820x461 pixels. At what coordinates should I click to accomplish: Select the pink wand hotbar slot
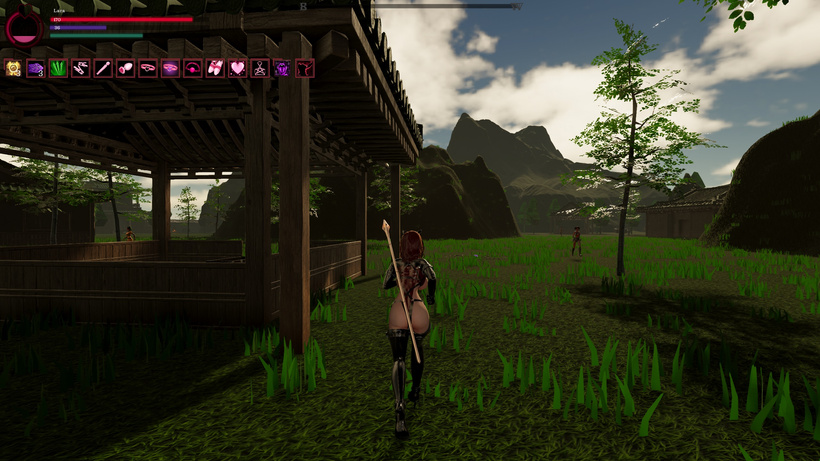tap(103, 68)
